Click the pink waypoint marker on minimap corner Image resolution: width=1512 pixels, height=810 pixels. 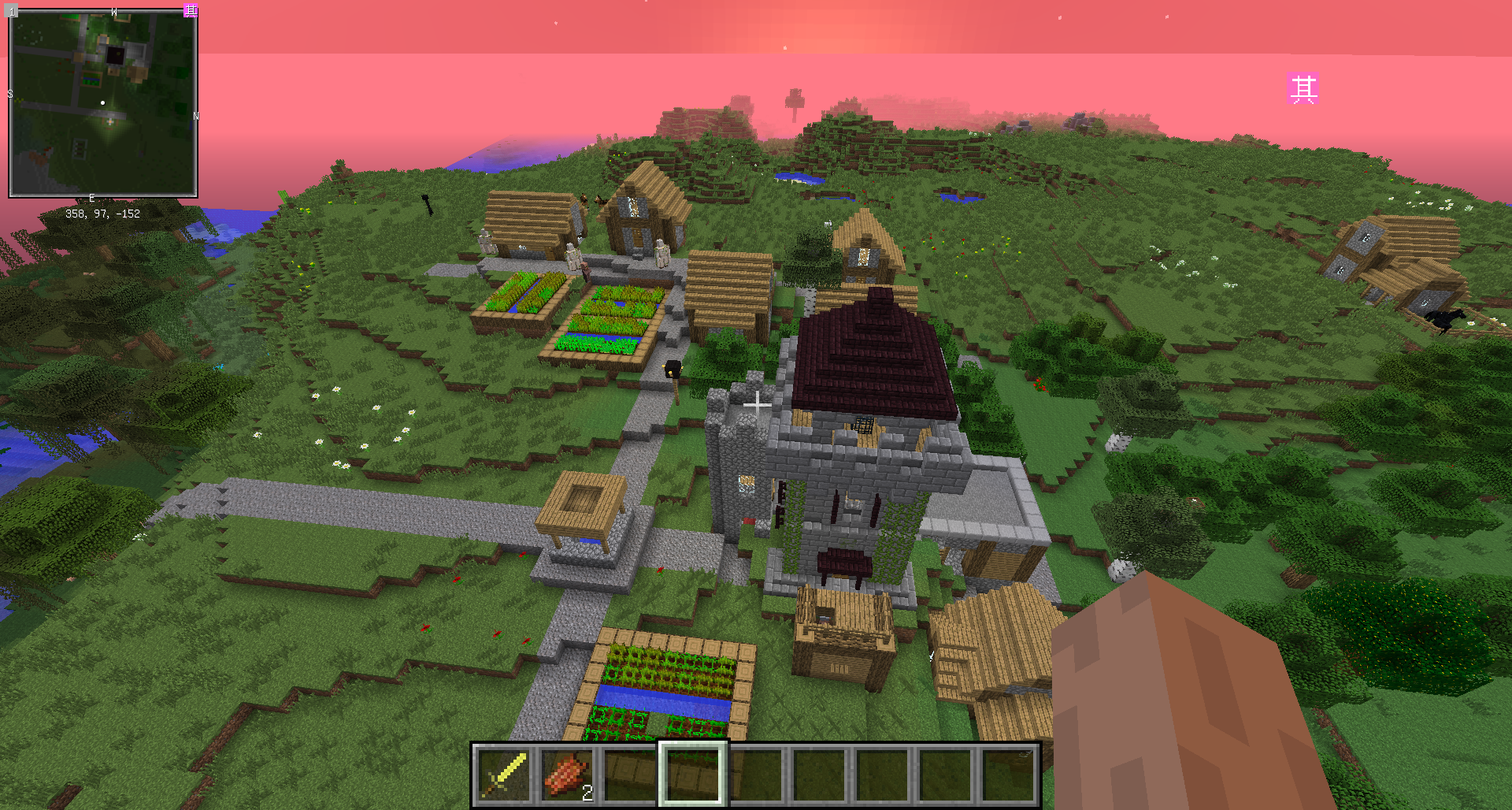pos(191,10)
